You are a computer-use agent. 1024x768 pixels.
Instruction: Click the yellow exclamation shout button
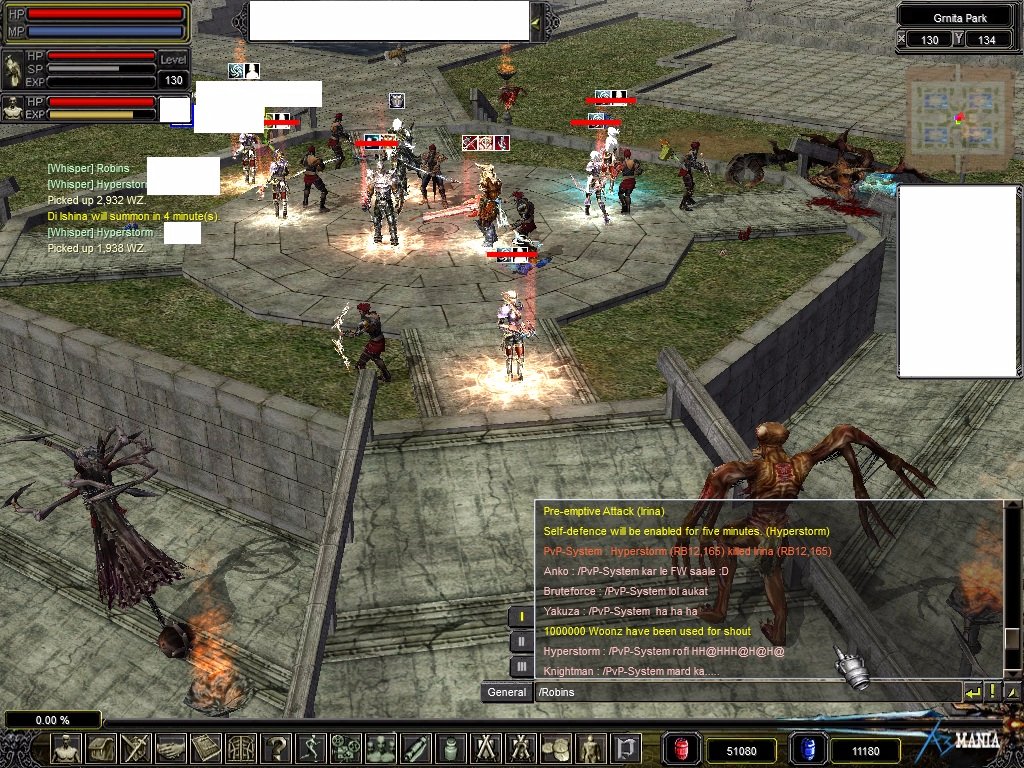[992, 691]
